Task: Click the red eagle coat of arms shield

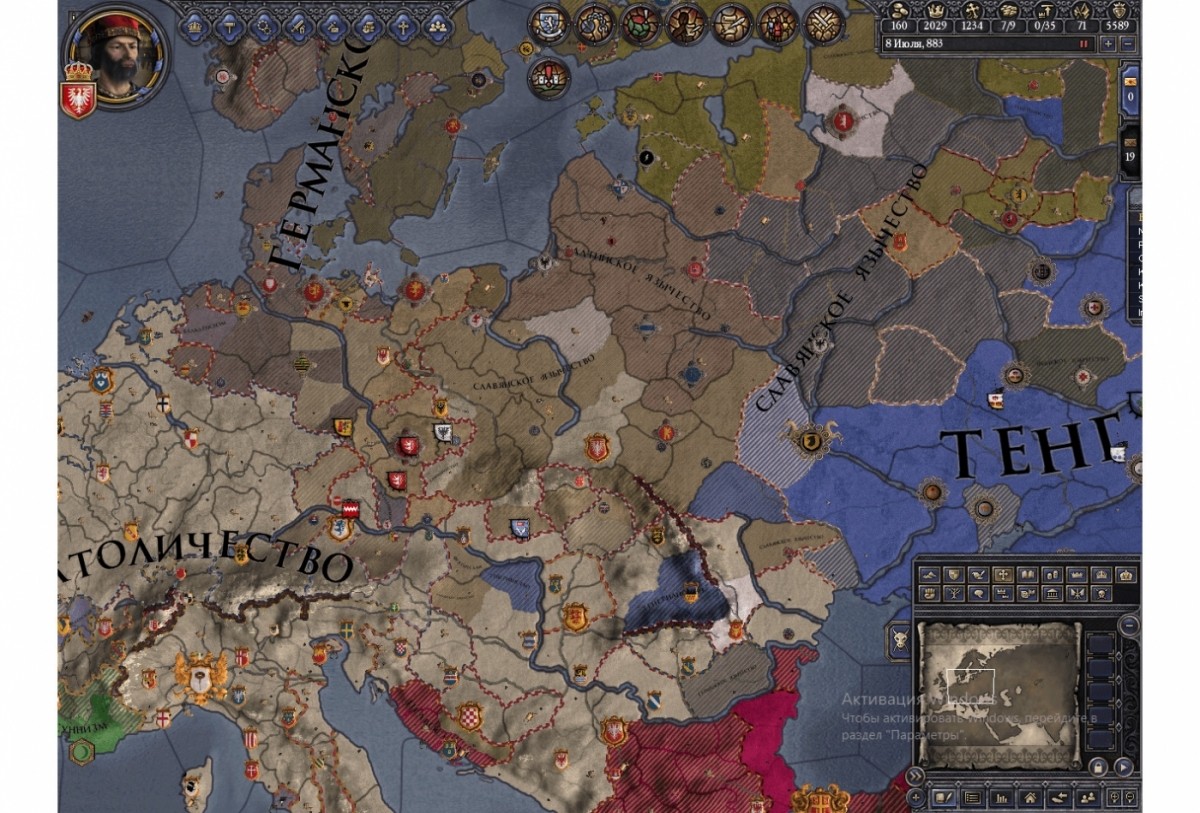Action: [76, 97]
